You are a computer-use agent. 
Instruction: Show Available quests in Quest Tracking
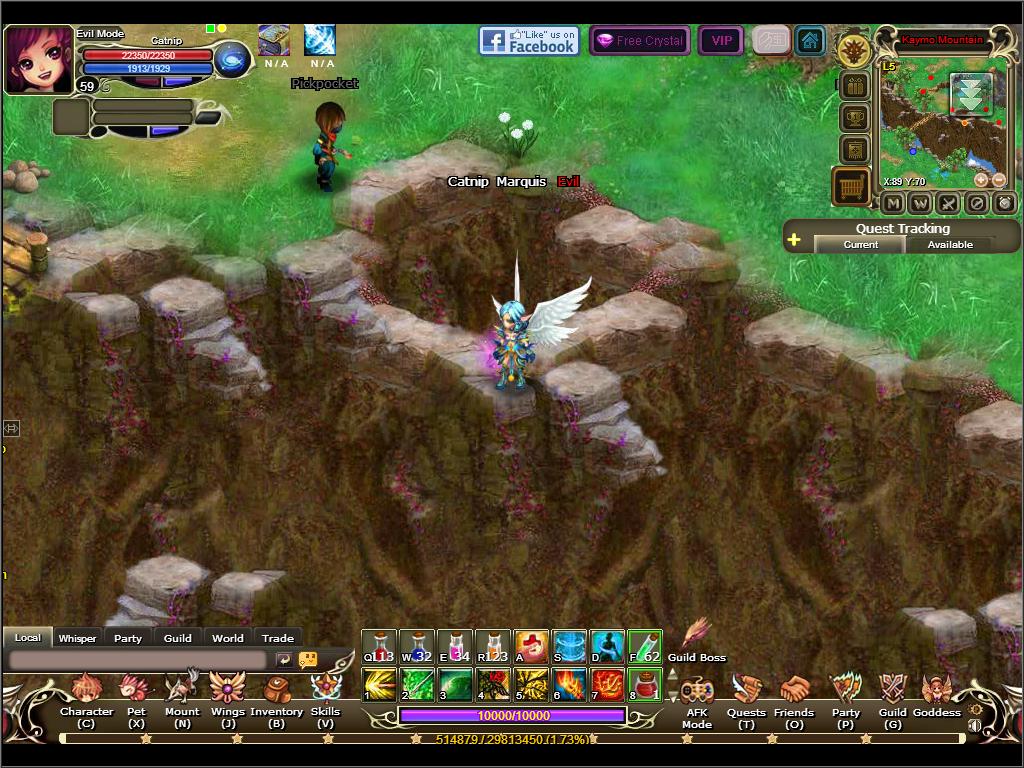950,244
